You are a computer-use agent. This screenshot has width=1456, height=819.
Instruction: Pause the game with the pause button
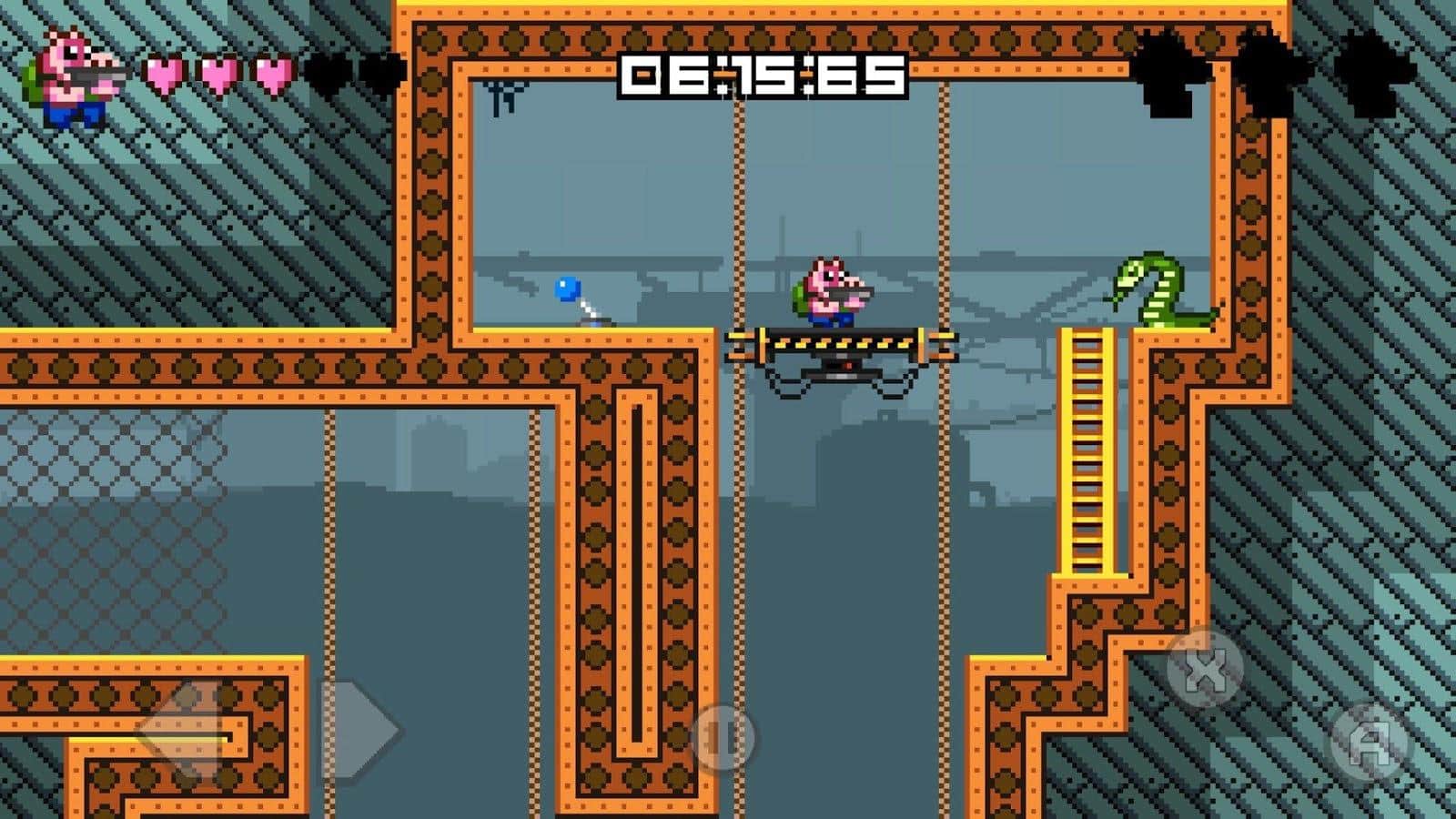pyautogui.click(x=723, y=738)
